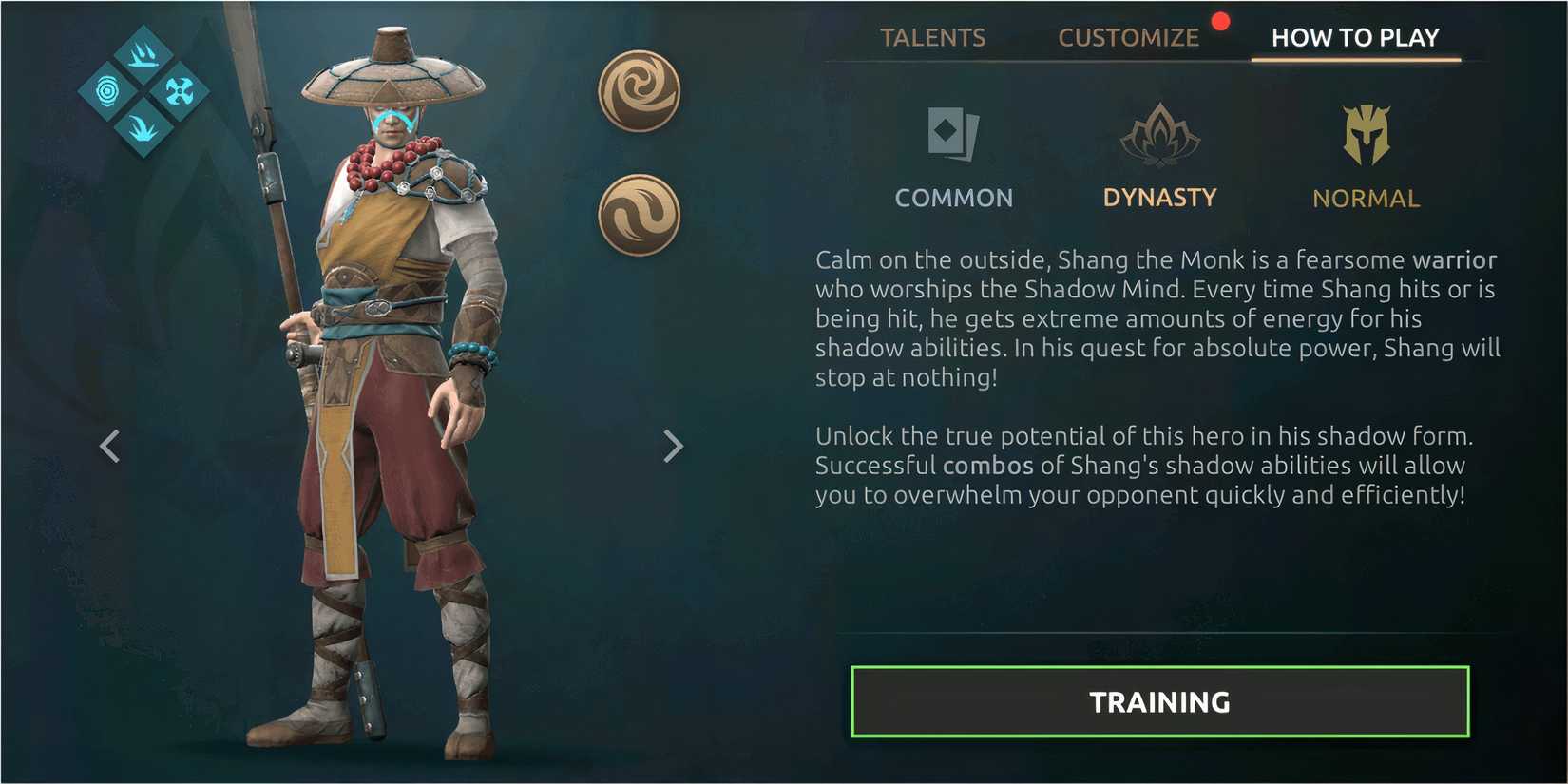The width and height of the screenshot is (1568, 784).
Task: Expand the next character with the right chevron
Action: click(674, 446)
